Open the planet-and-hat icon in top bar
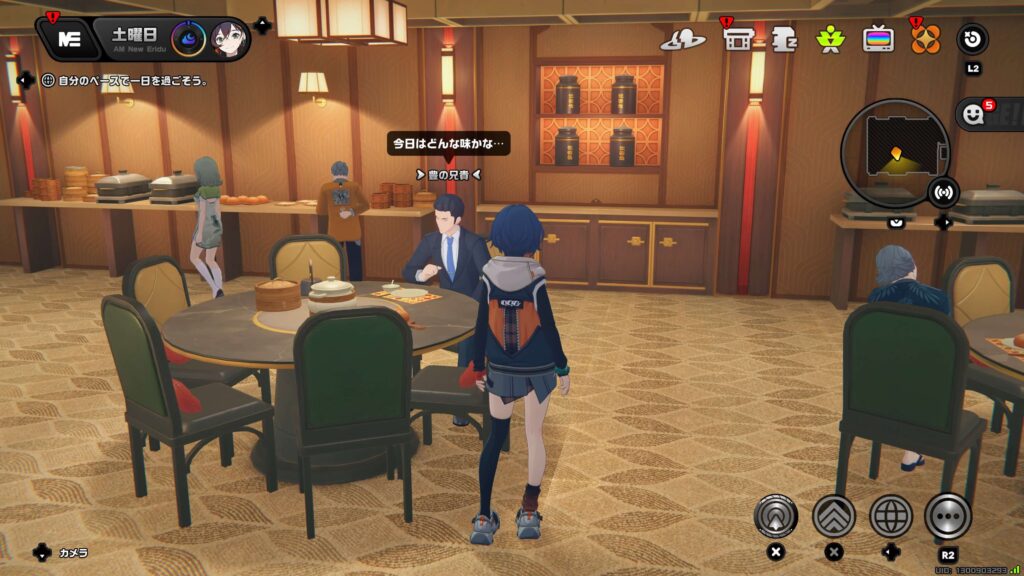The image size is (1024, 576). click(683, 39)
